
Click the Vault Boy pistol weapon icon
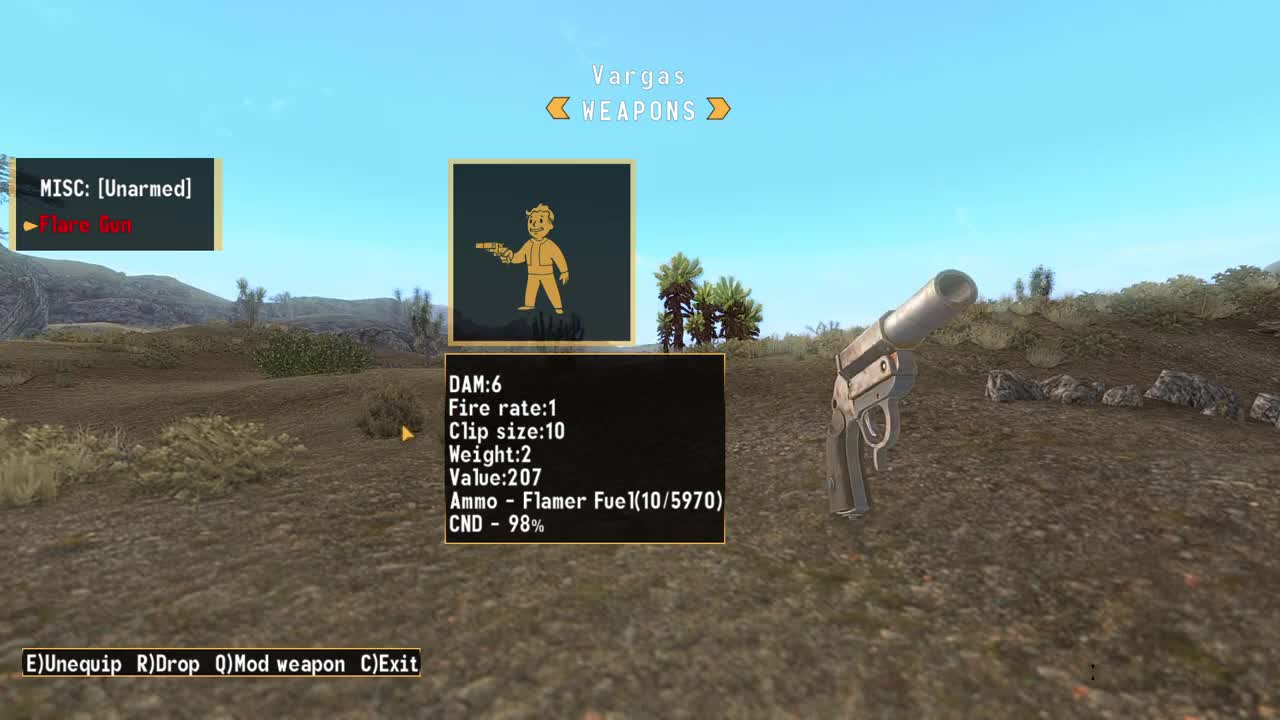[x=540, y=250]
